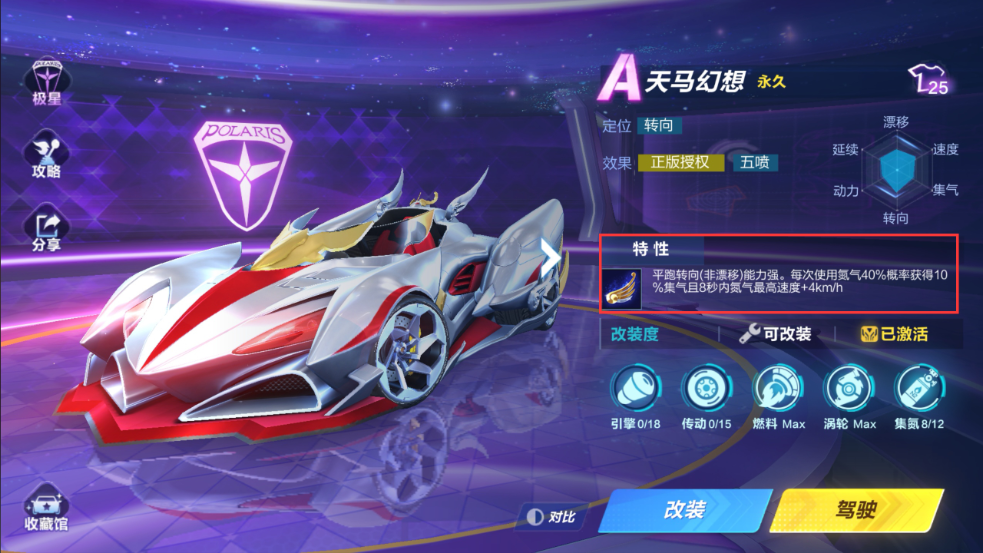Screen dimensions: 983x553
Task: Tap the 正版授权 effect tag
Action: tap(680, 162)
